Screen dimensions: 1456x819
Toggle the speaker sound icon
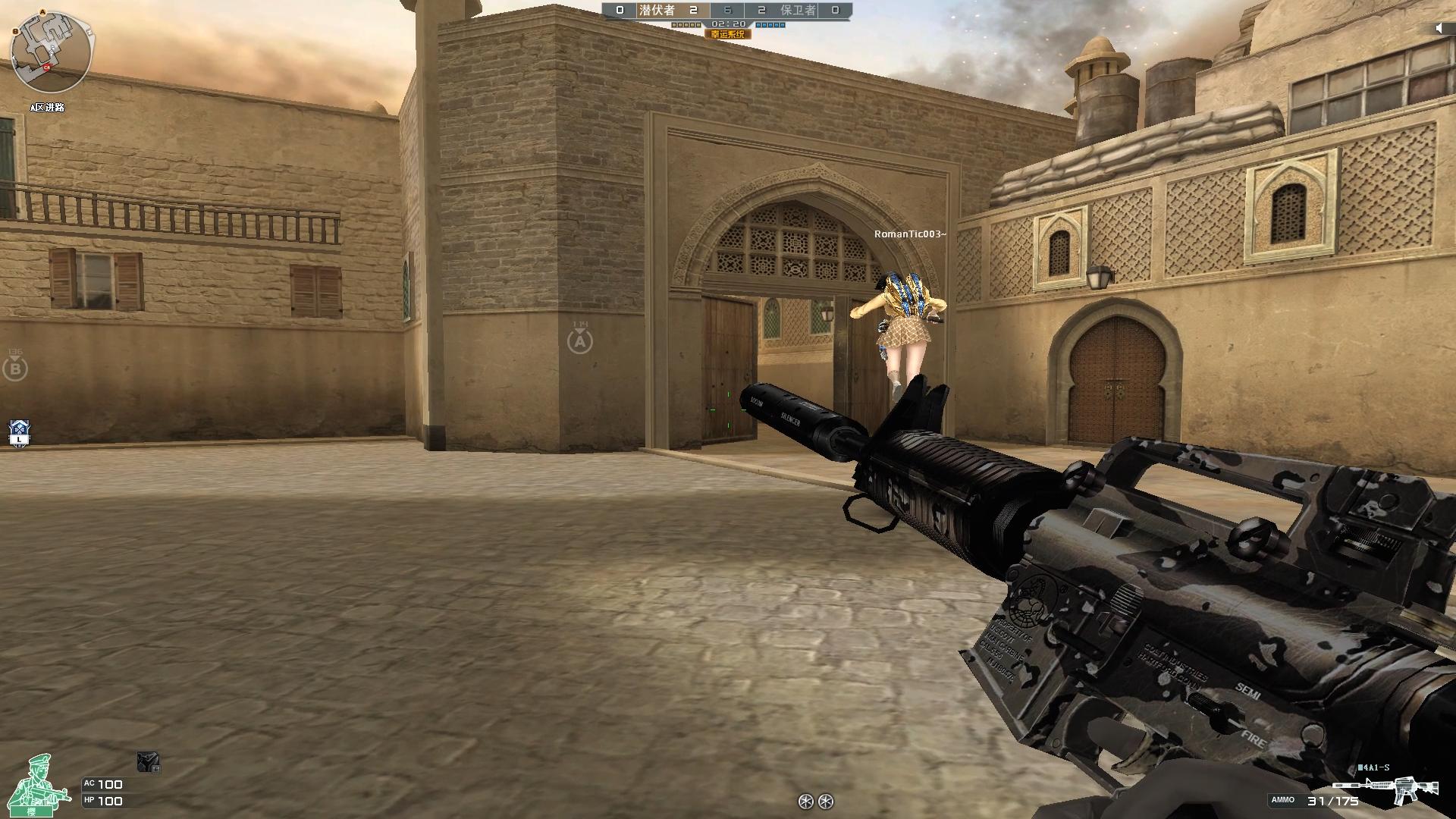(x=1440, y=28)
